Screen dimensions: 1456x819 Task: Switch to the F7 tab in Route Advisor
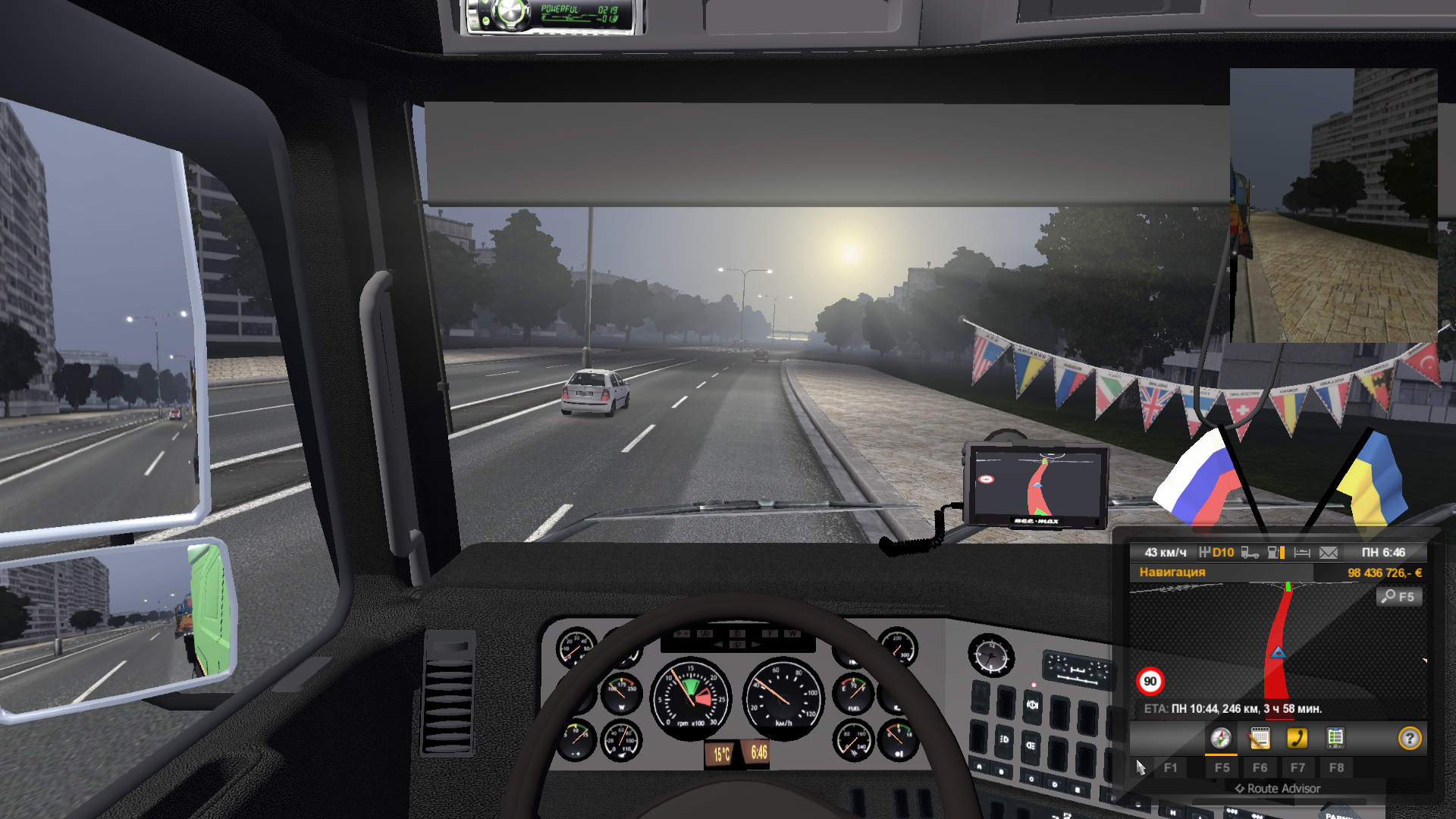pos(1298,767)
